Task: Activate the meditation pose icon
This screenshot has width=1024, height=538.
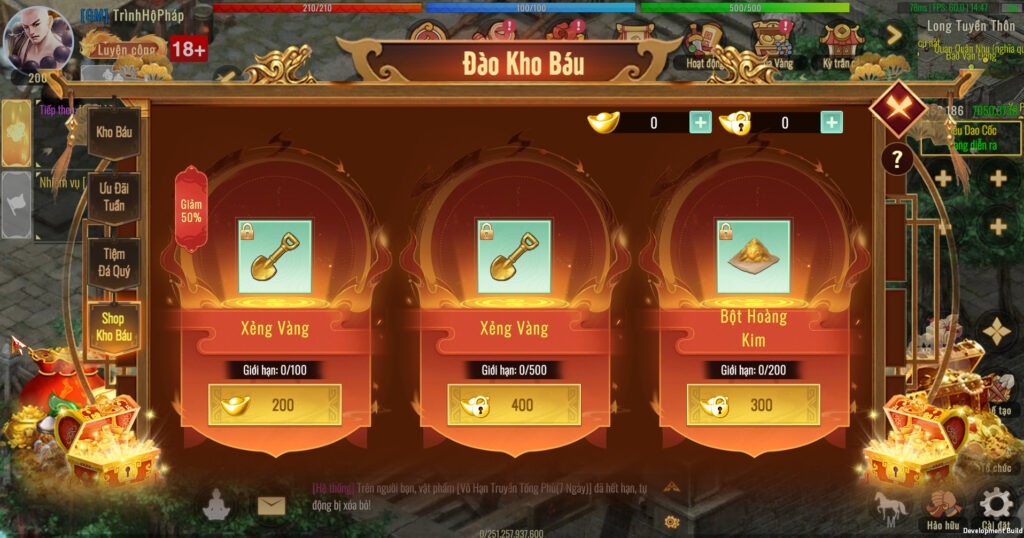Action: click(216, 508)
